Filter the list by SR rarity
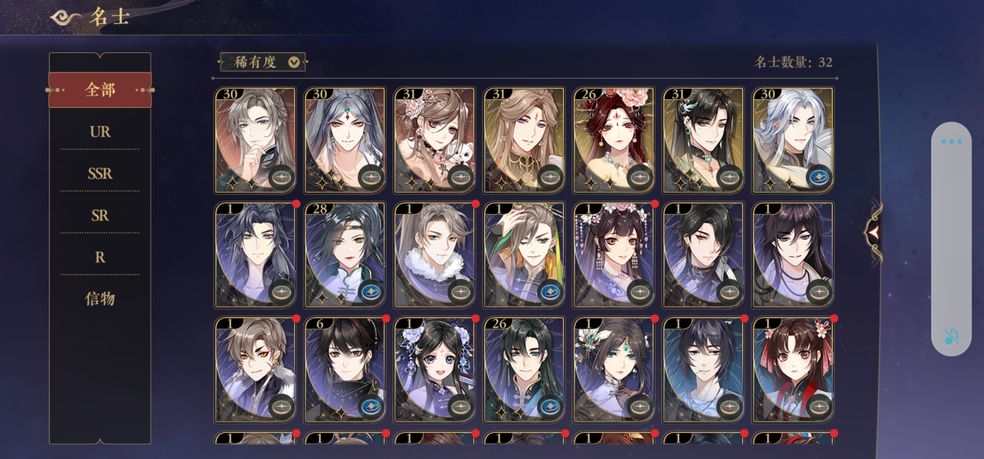 tap(100, 215)
